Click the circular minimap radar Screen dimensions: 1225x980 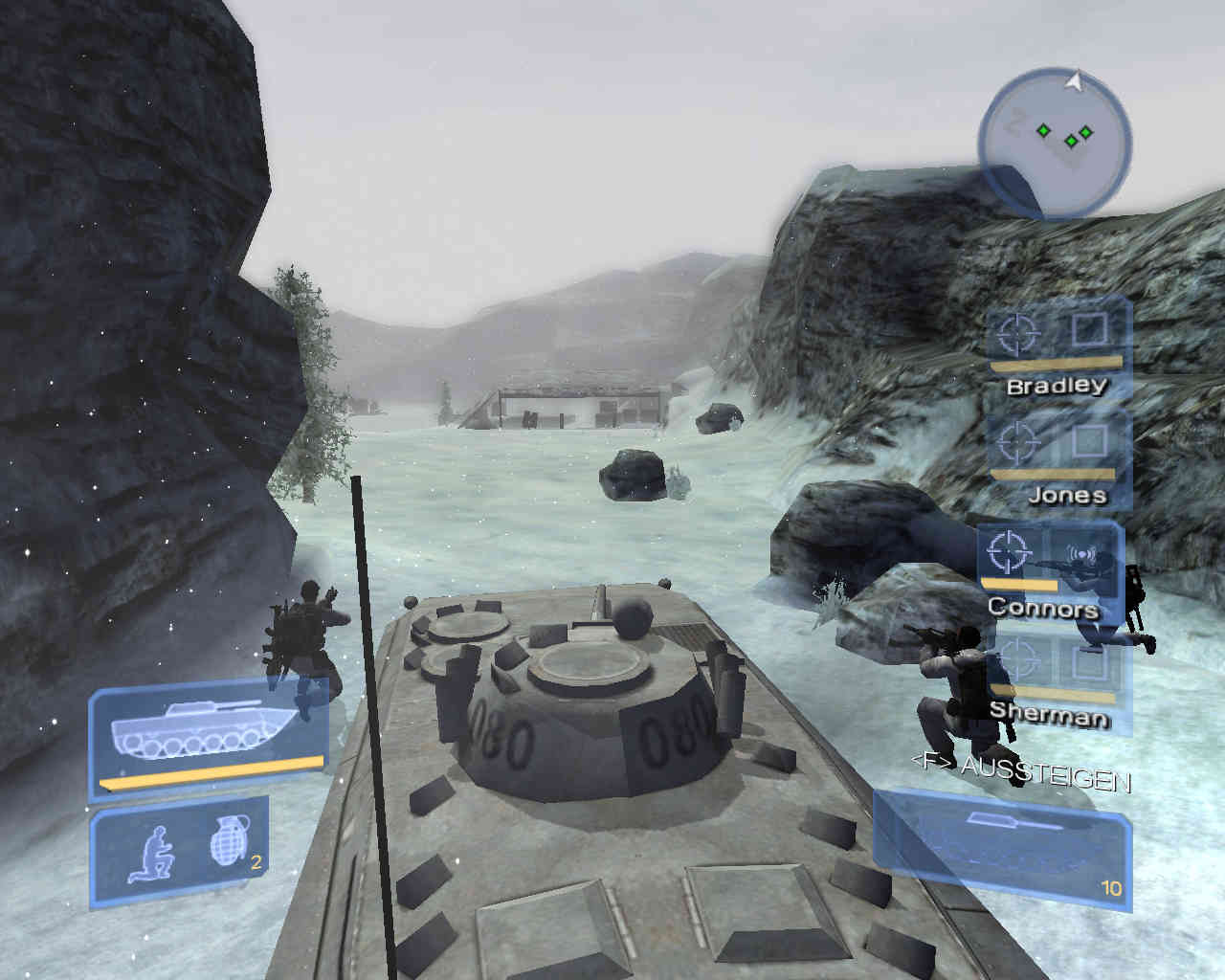click(x=1054, y=140)
